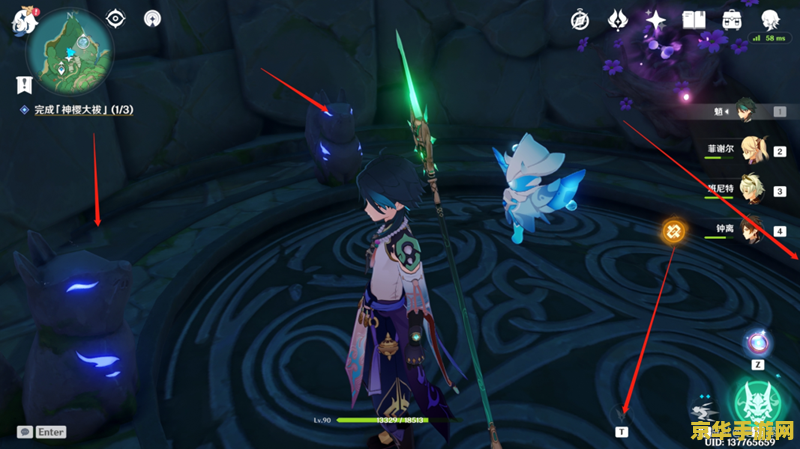Toggle the elemental sight eye icon
Image resolution: width=800 pixels, height=449 pixels.
click(x=117, y=18)
